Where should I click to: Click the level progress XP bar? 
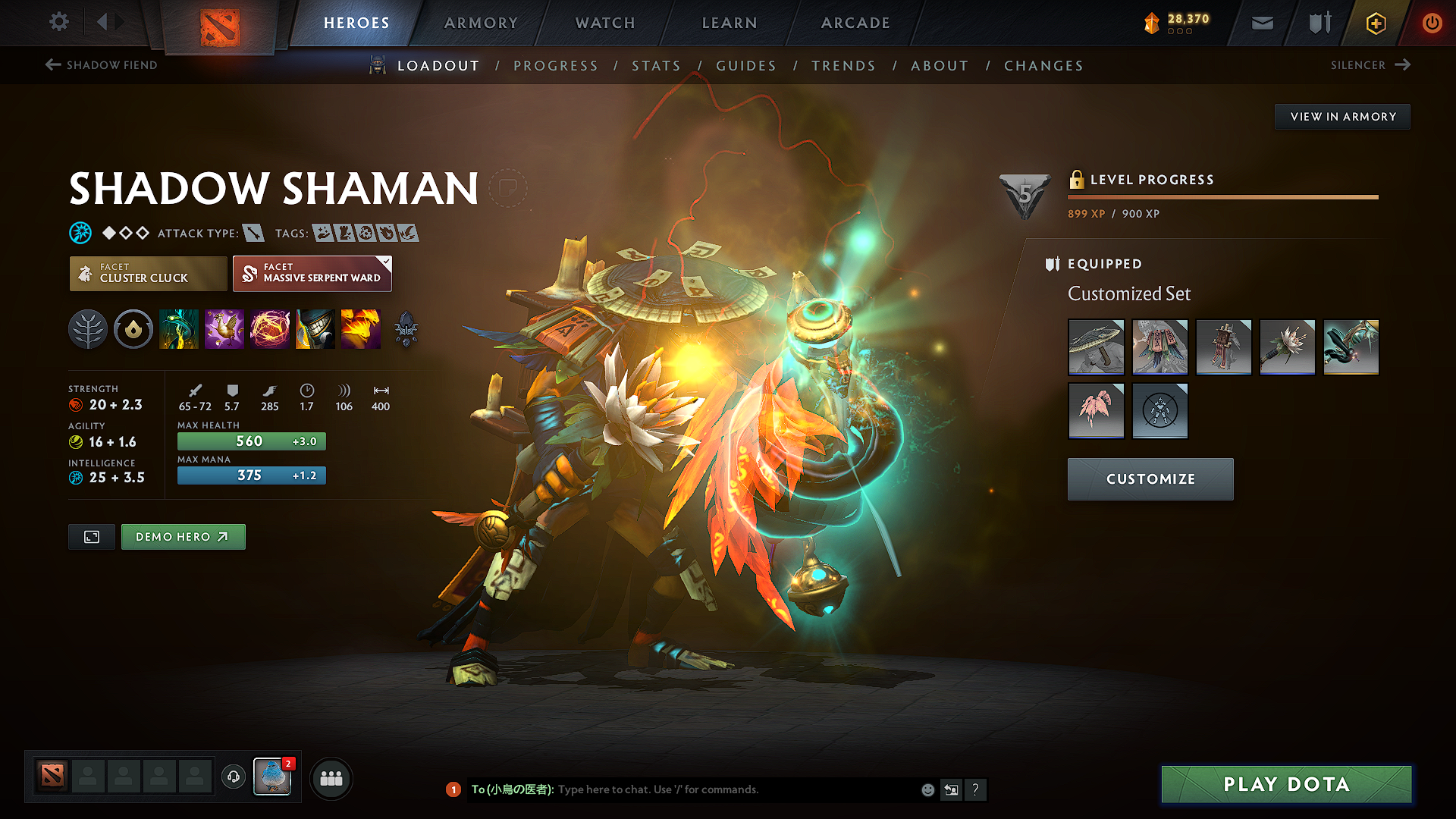pos(1222,197)
